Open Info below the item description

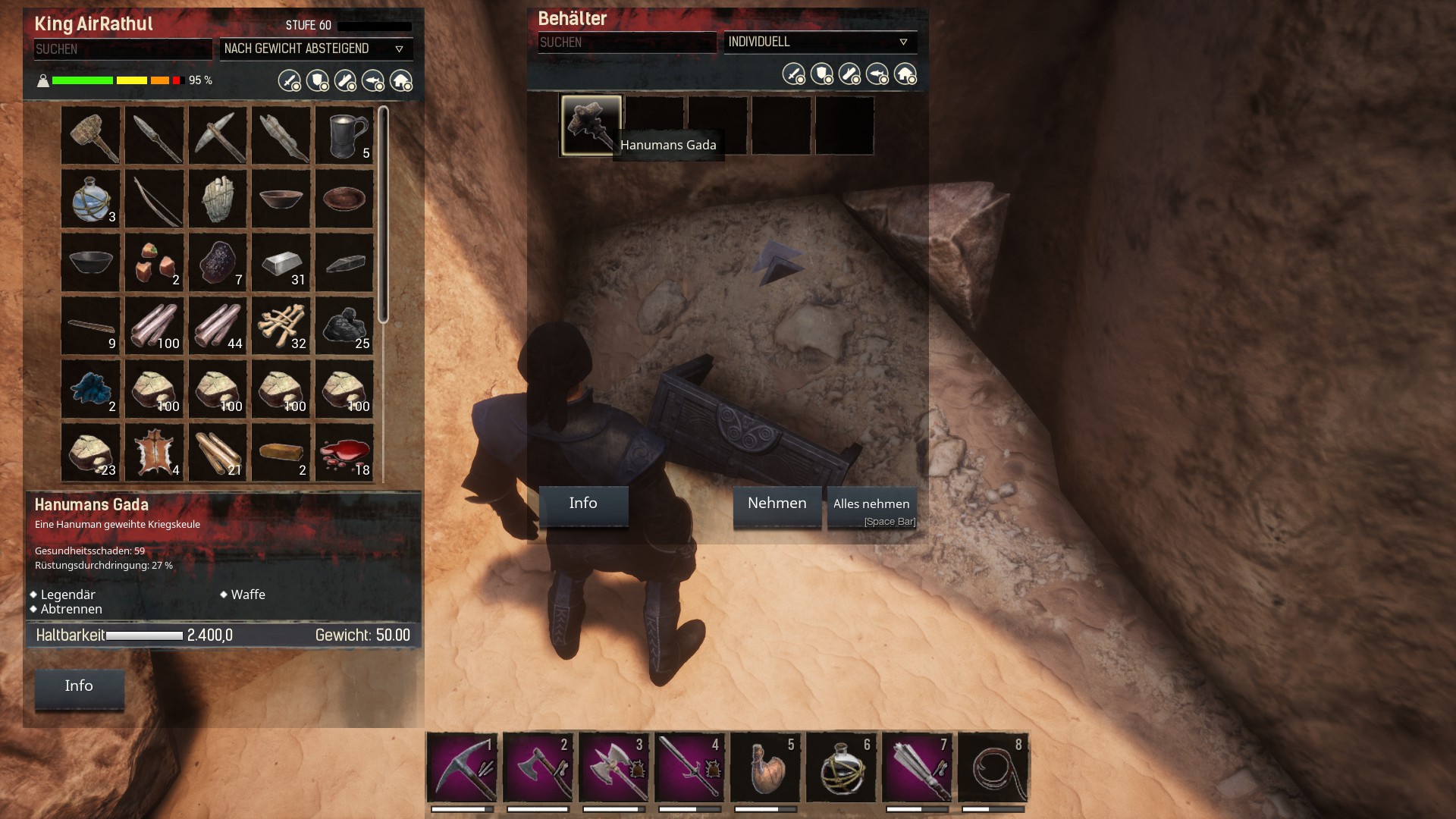[x=79, y=688]
